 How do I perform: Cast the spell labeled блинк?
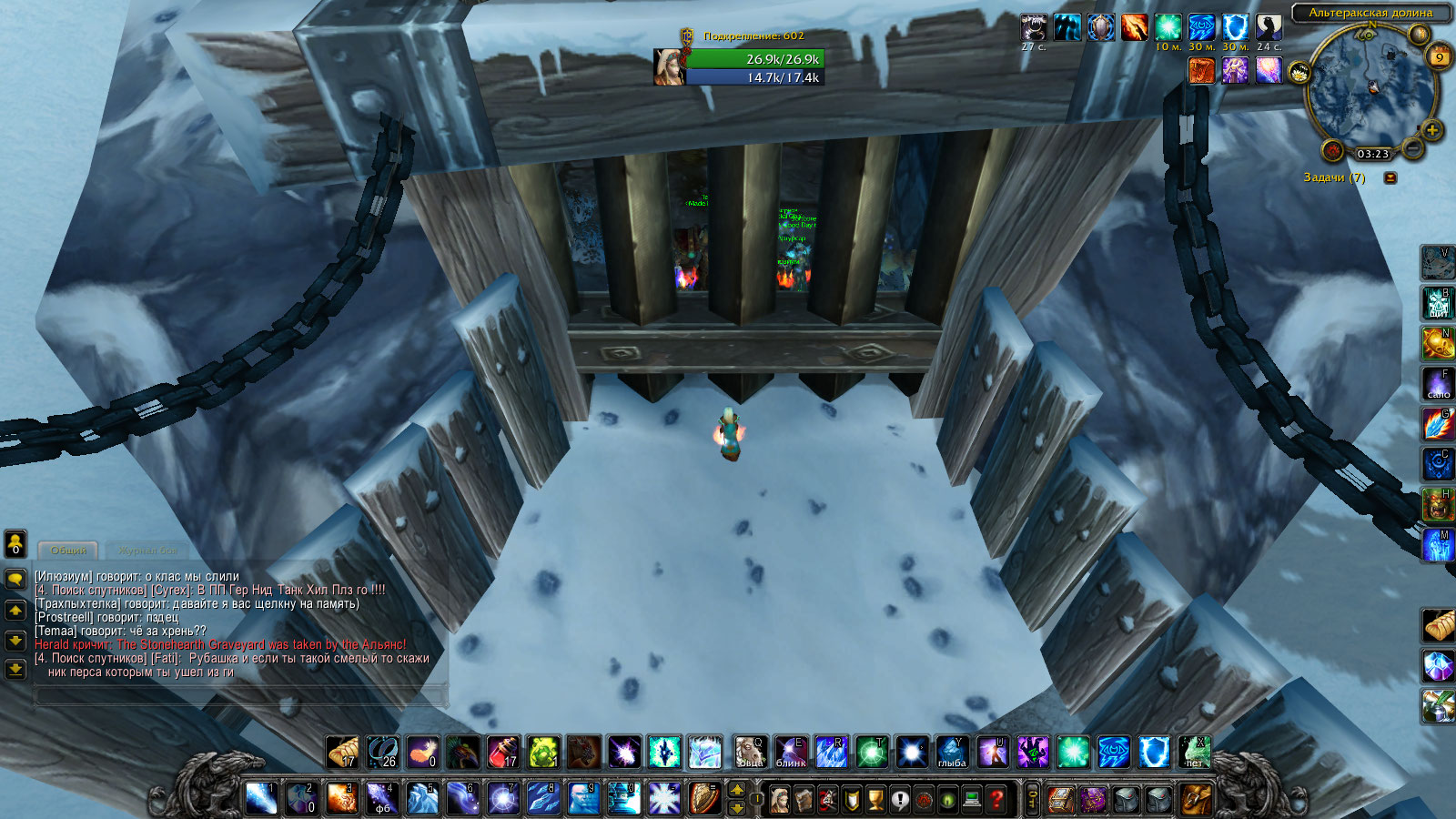click(790, 753)
